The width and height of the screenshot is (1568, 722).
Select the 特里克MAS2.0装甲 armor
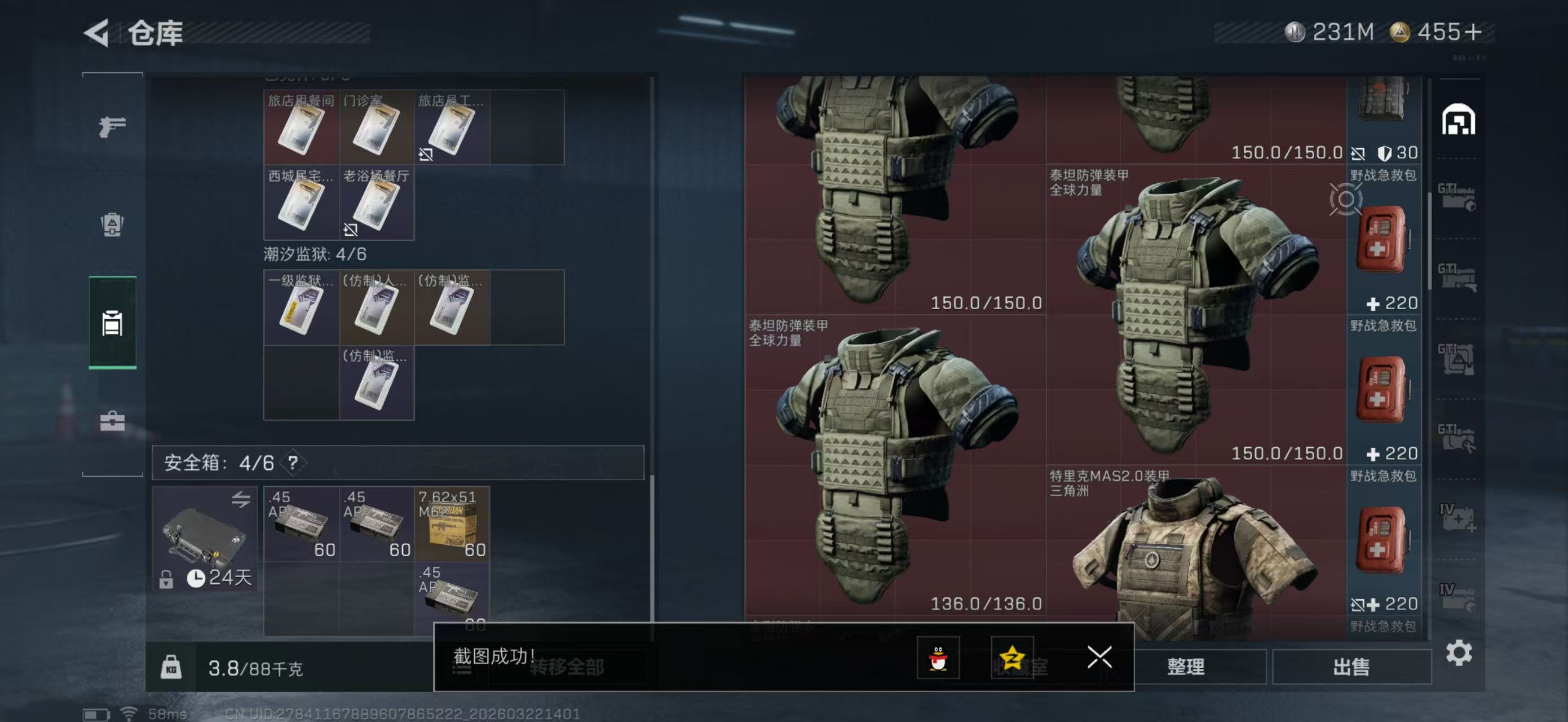(x=1194, y=554)
